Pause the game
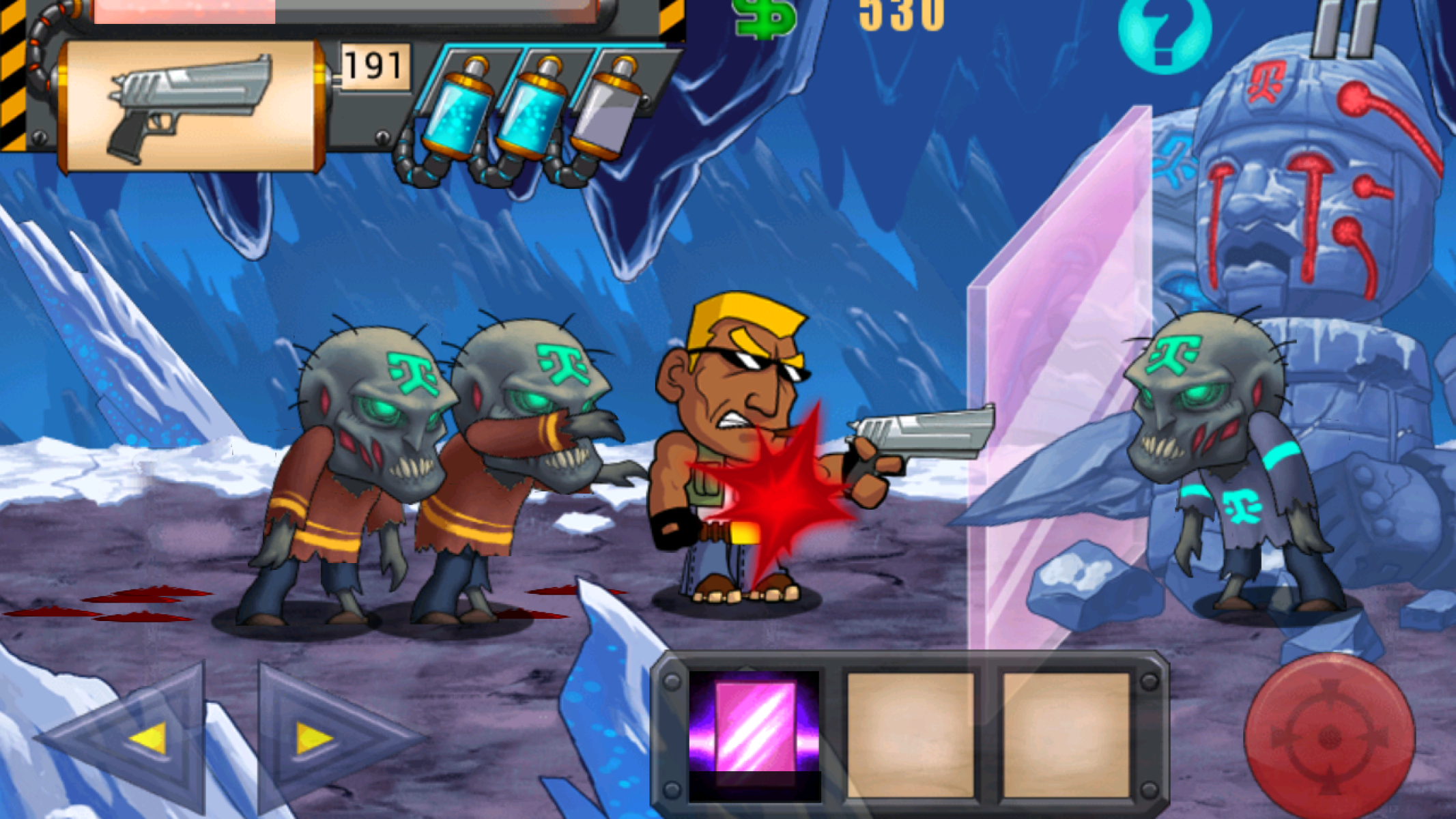This screenshot has width=1456, height=819. point(1343,26)
